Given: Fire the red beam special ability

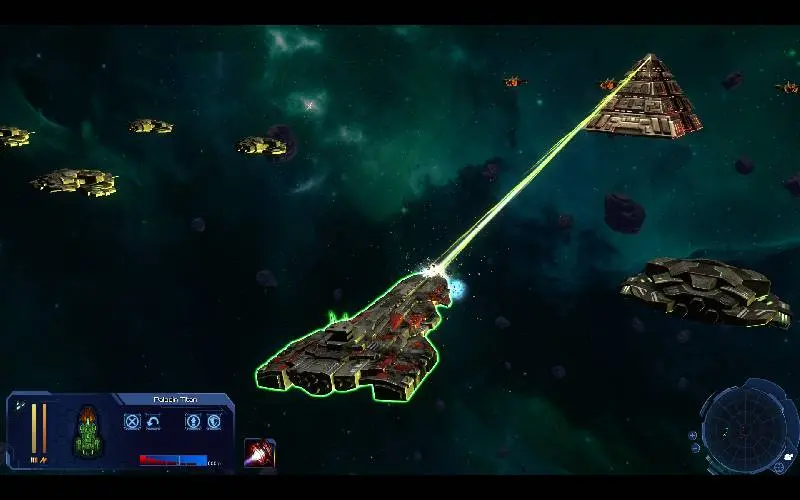Looking at the screenshot, I should [x=260, y=453].
